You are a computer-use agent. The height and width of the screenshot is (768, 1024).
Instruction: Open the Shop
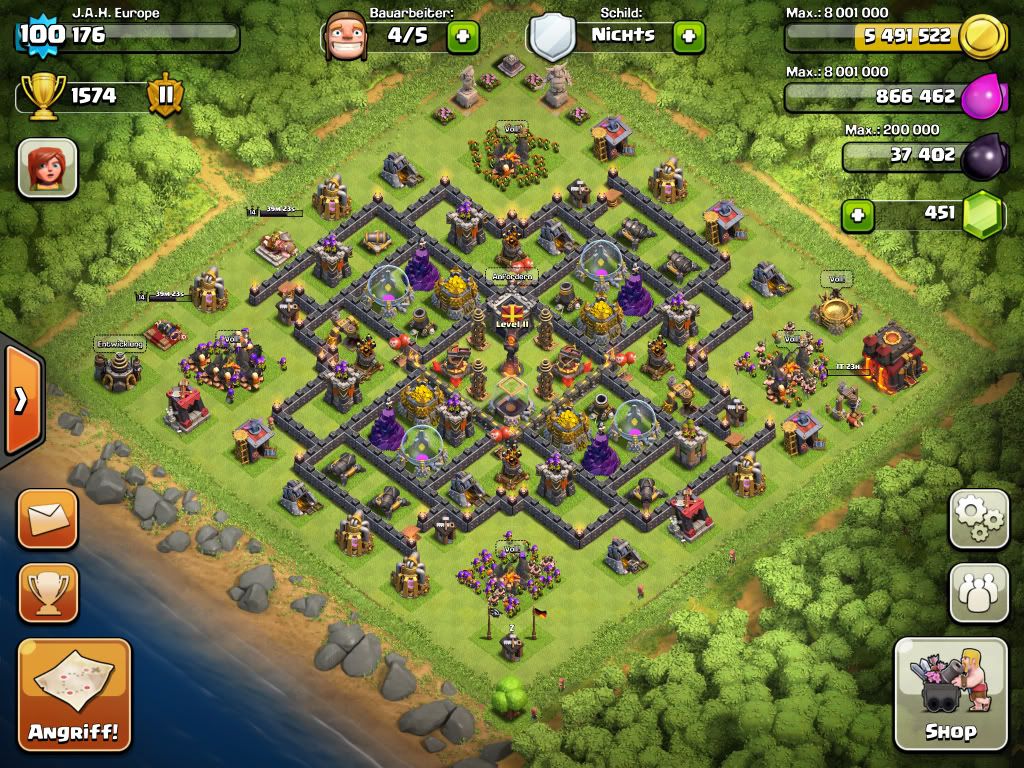point(950,693)
